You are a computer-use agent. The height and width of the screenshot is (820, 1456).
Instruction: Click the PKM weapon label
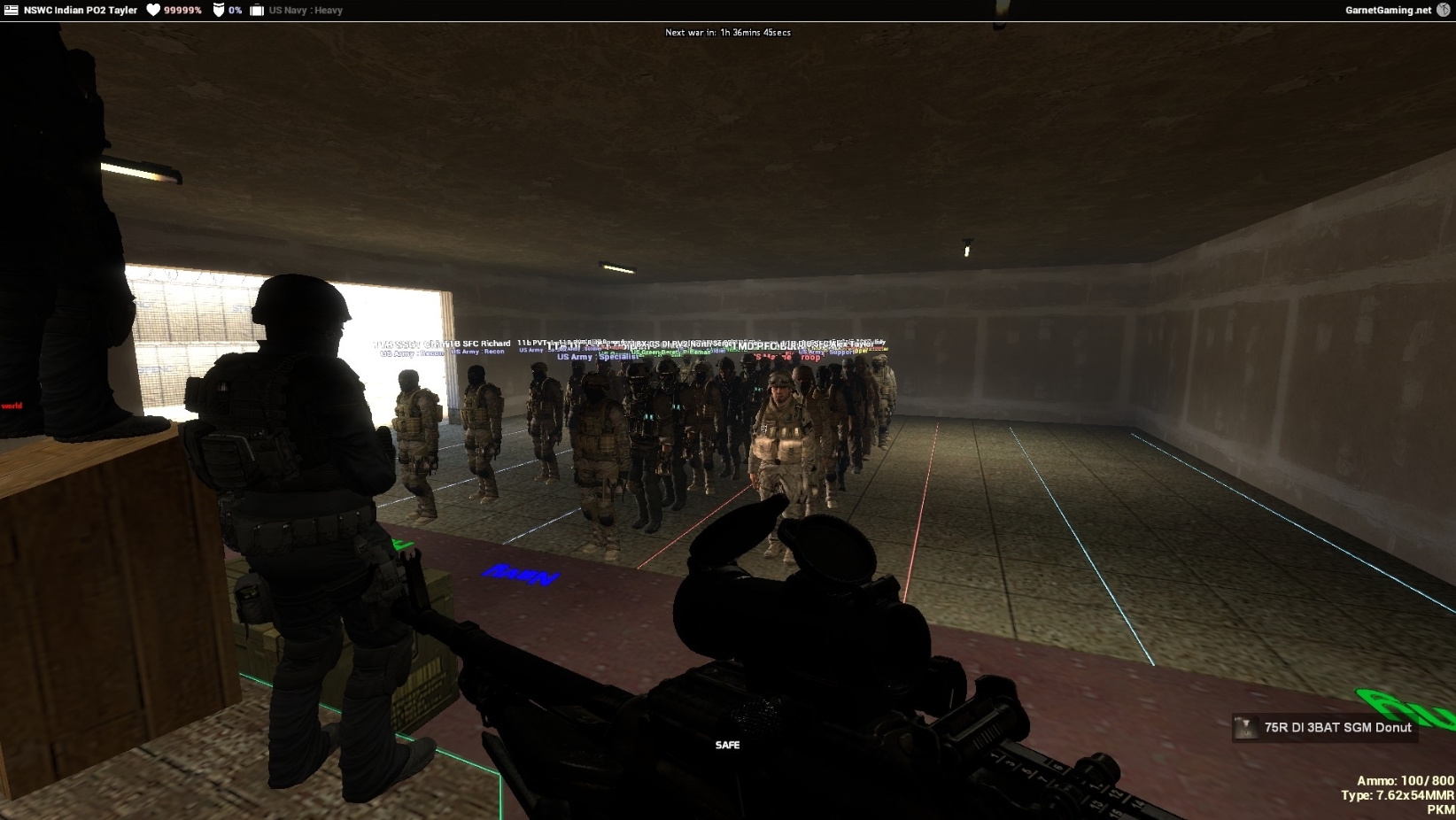pos(1441,808)
